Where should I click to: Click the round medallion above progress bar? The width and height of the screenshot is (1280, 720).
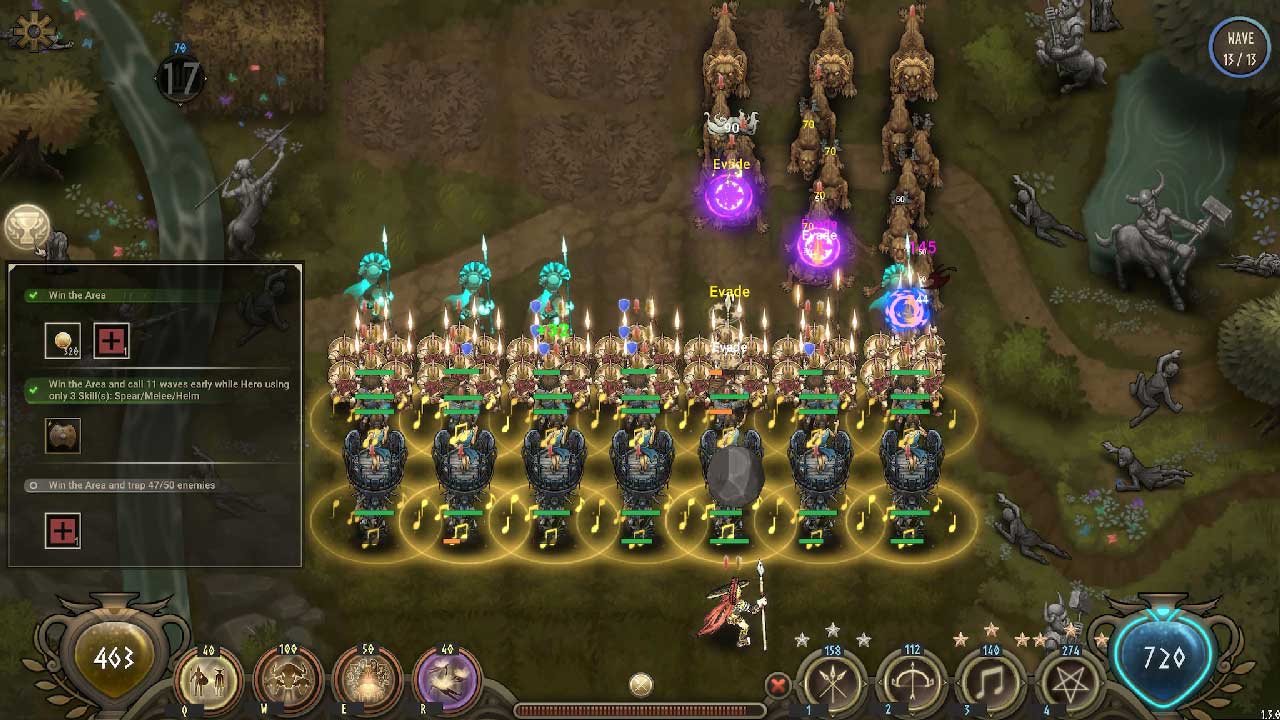pyautogui.click(x=641, y=685)
